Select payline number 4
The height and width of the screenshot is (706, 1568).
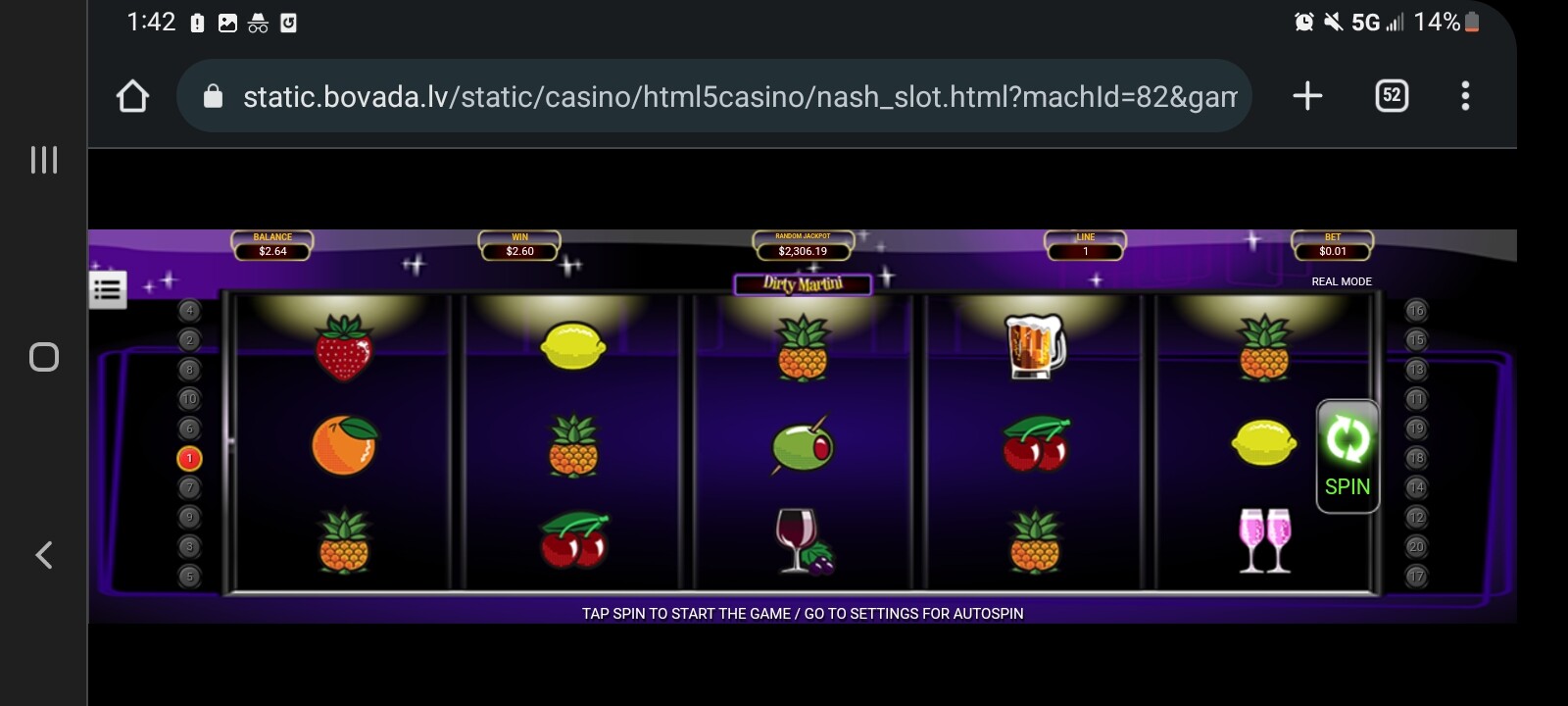(x=189, y=311)
